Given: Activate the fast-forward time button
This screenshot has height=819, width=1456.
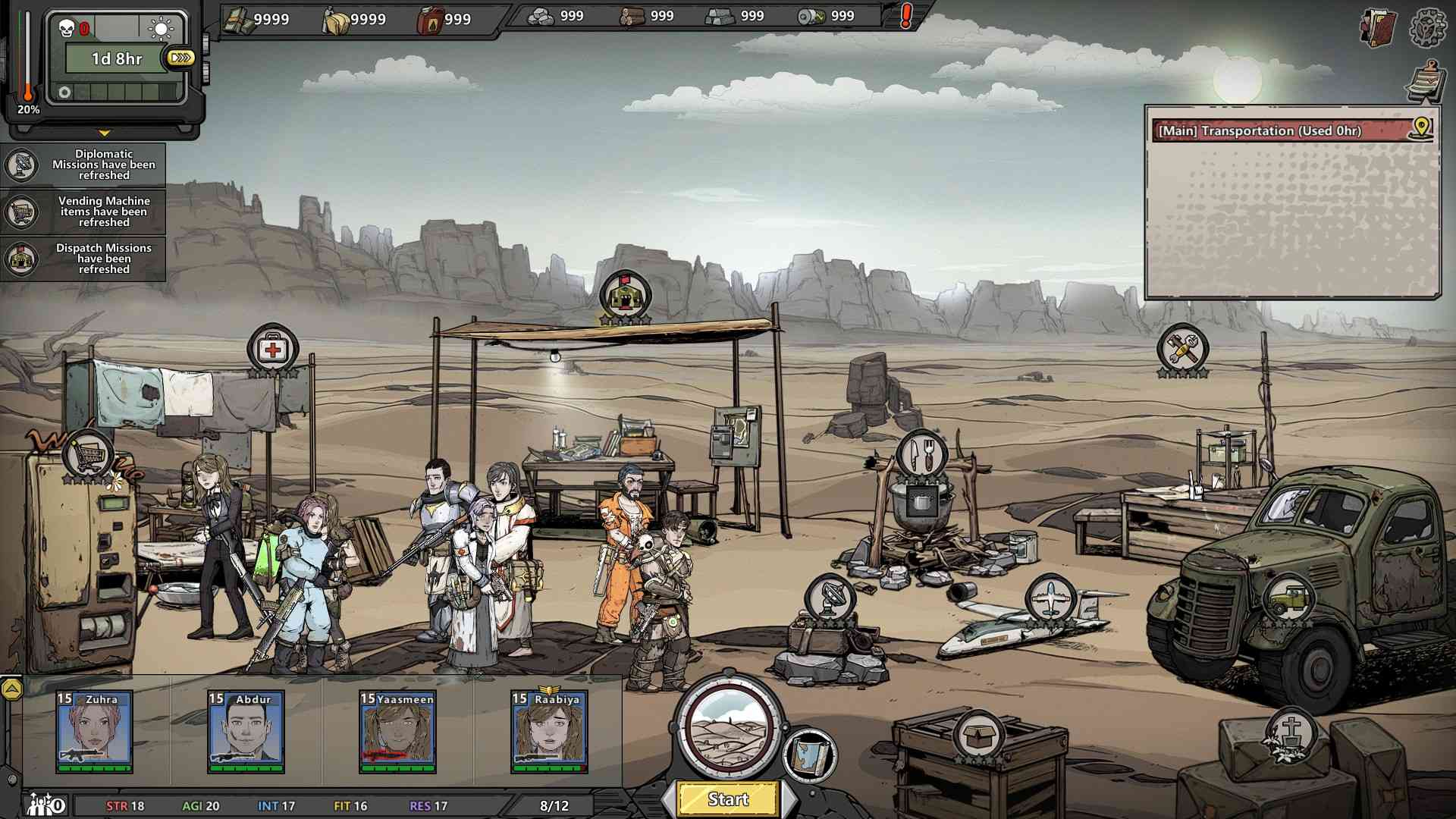Looking at the screenshot, I should coord(182,58).
